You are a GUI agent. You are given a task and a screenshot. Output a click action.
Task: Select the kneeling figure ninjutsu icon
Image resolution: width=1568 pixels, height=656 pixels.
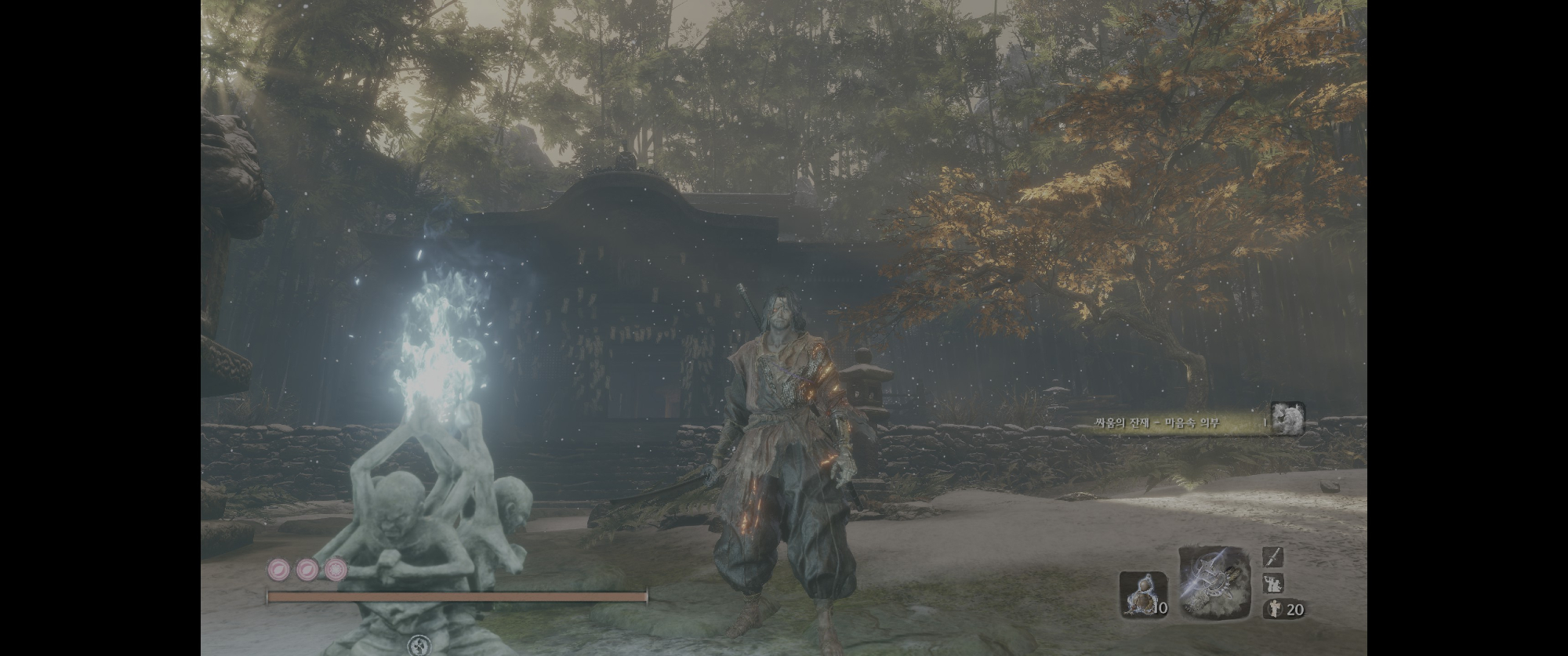(1273, 583)
